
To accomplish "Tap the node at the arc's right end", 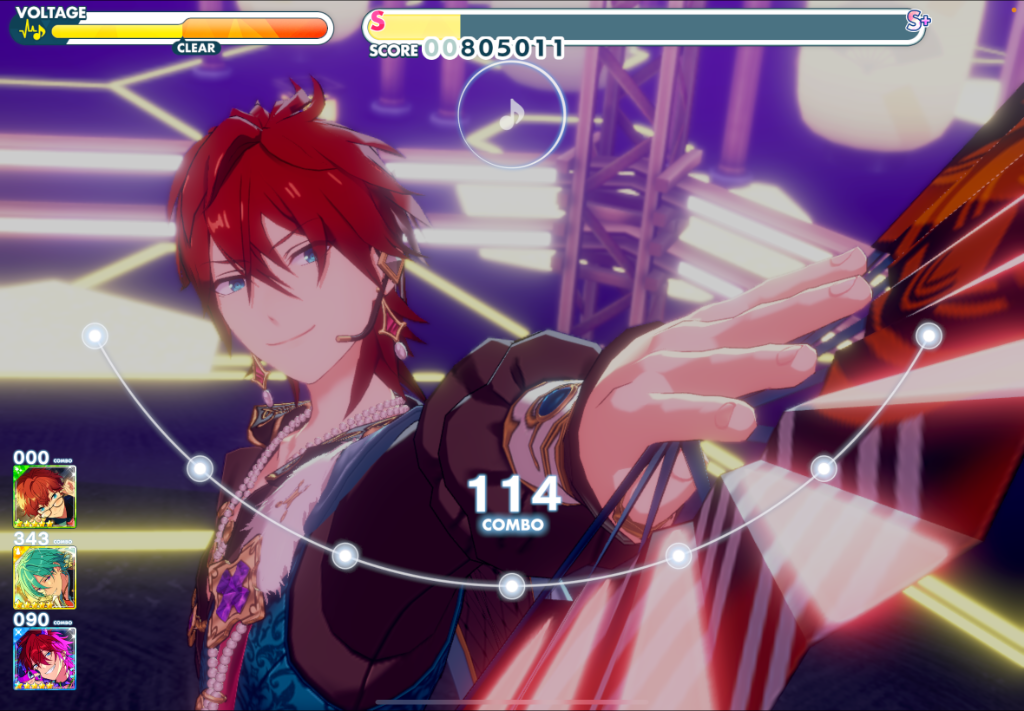I will click(929, 335).
